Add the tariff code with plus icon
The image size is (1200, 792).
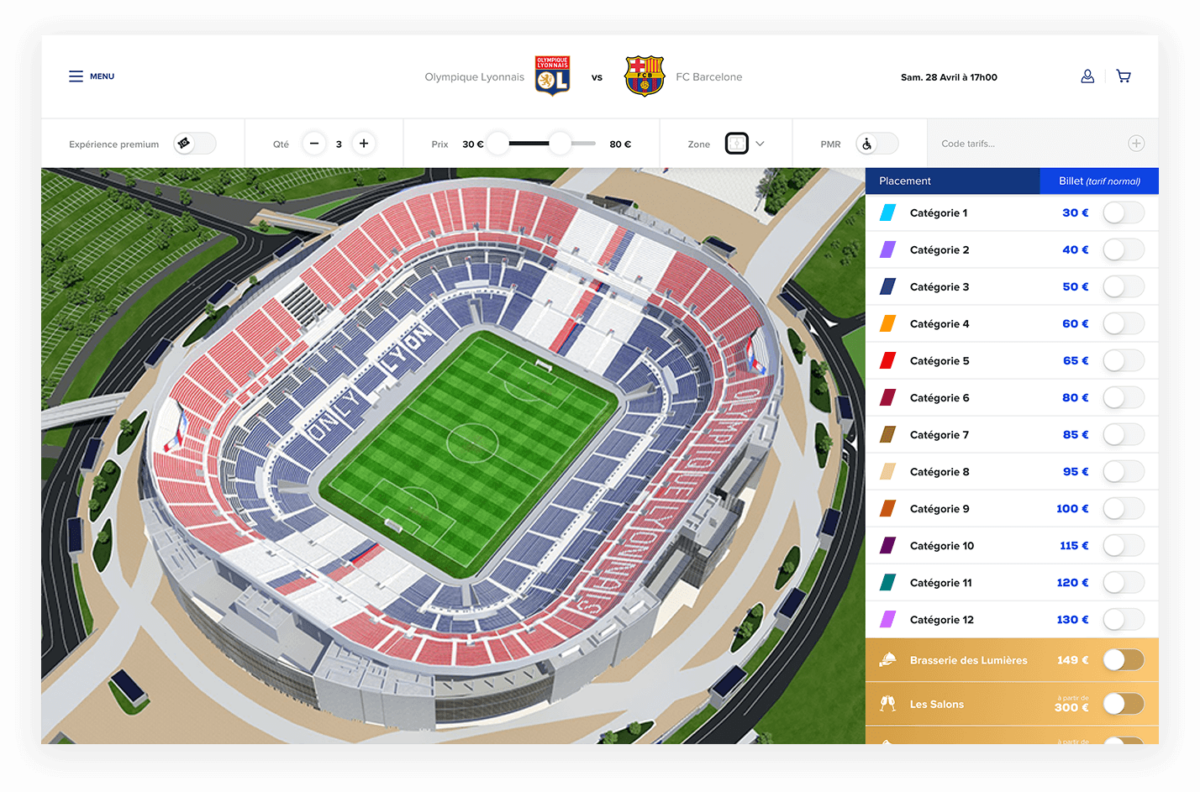click(1136, 144)
